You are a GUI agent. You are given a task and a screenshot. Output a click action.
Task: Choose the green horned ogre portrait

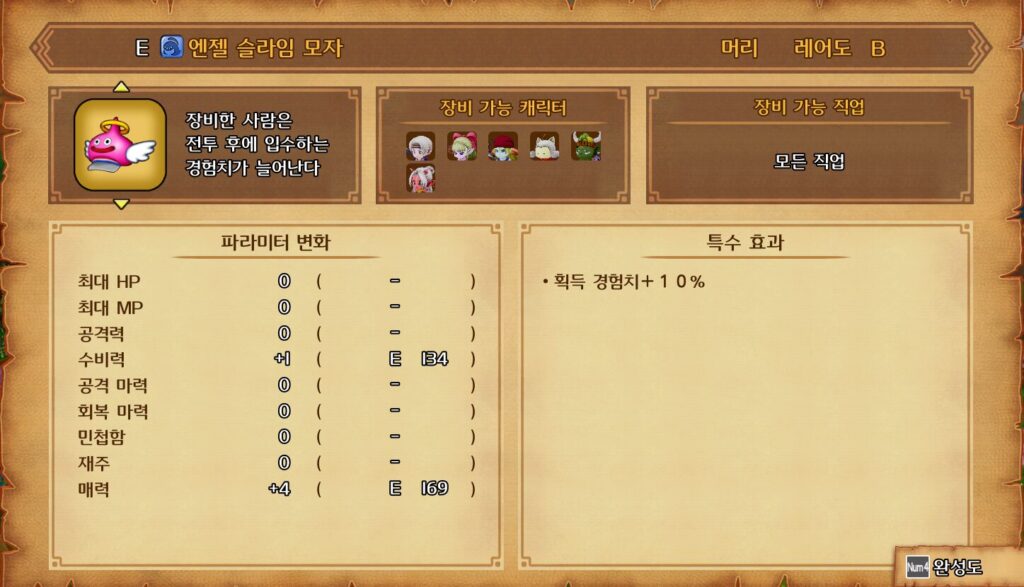point(585,146)
